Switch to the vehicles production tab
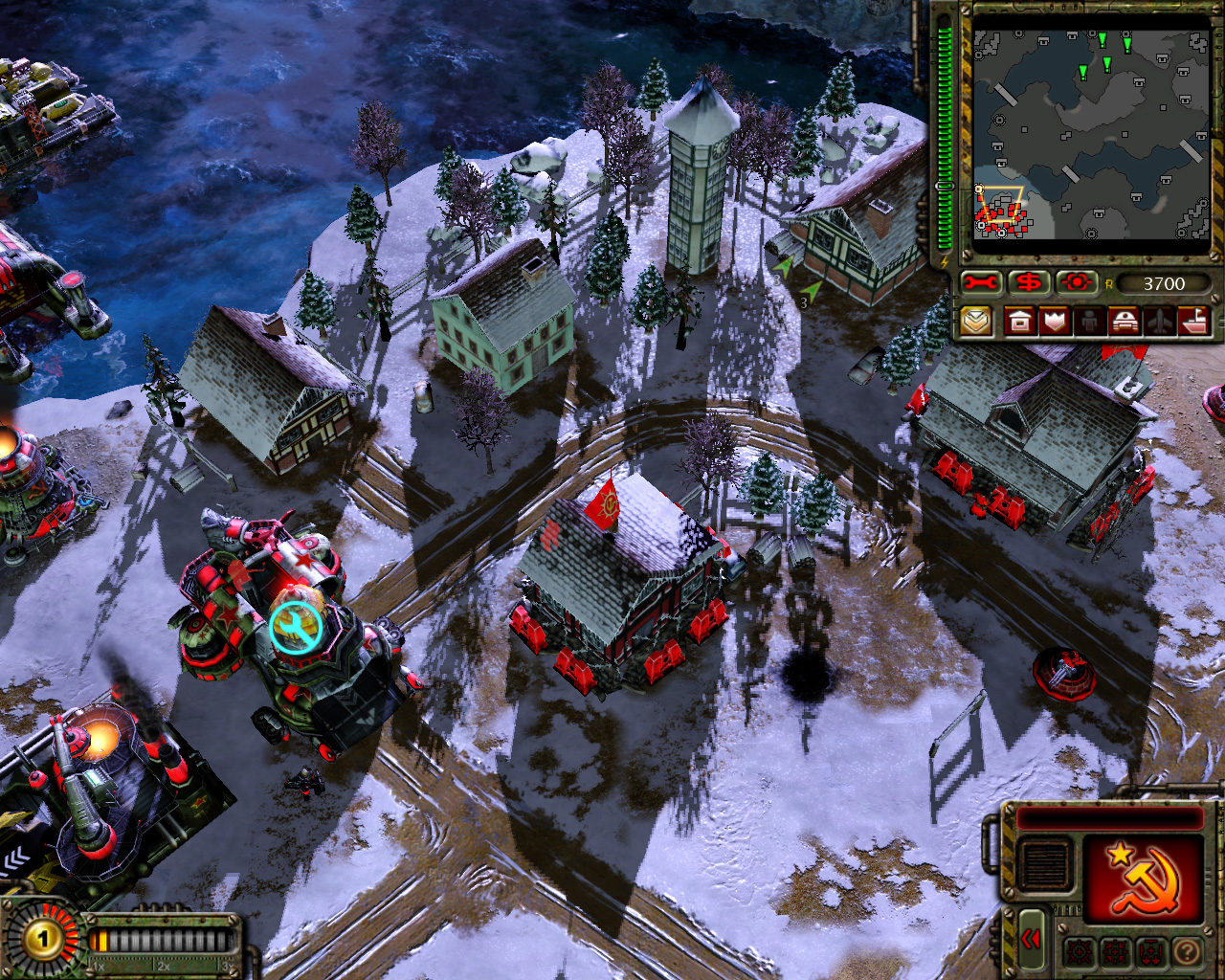Screen dimensions: 1225x980 pyautogui.click(x=1124, y=322)
